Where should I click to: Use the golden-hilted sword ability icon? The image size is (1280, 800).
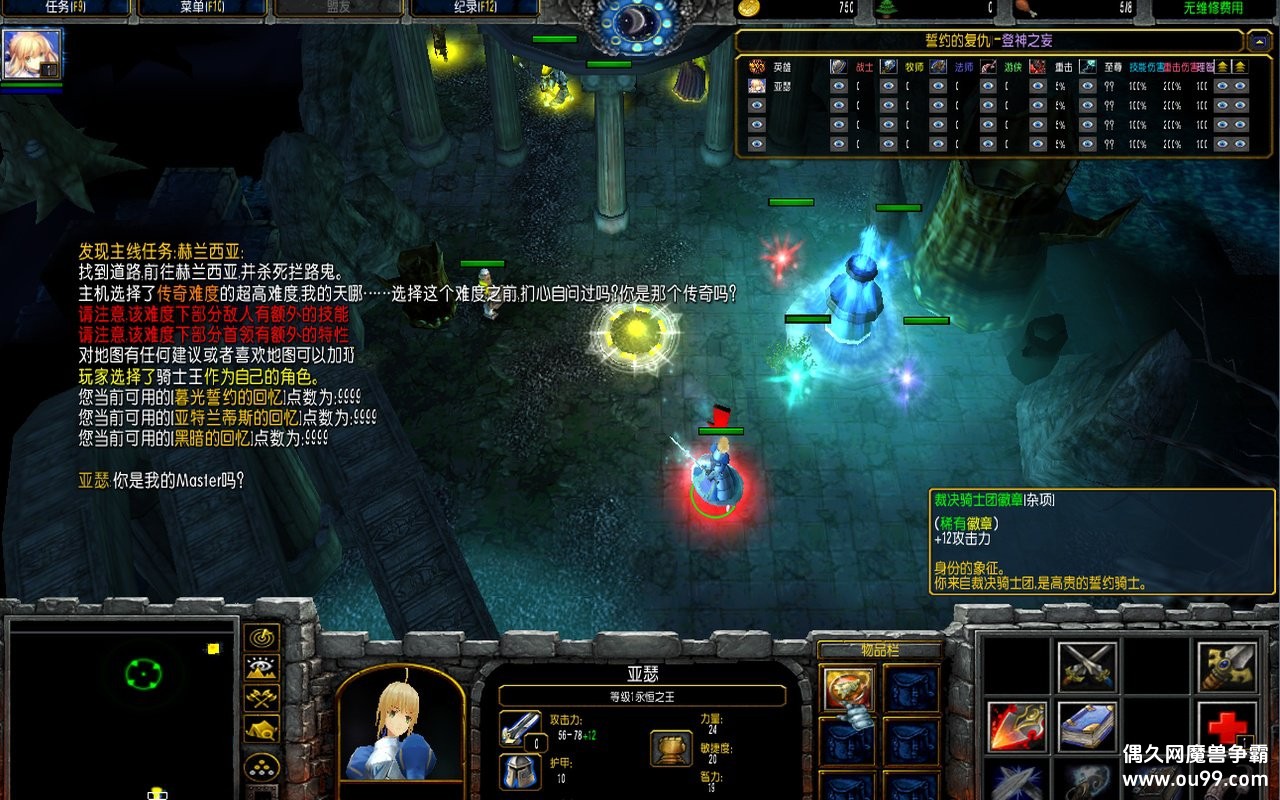(1225, 667)
